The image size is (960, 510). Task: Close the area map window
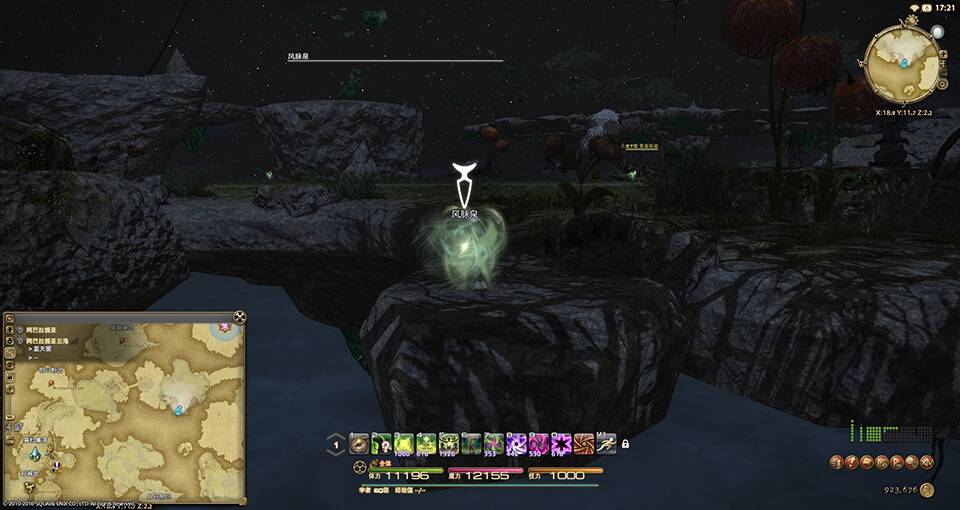tap(239, 318)
